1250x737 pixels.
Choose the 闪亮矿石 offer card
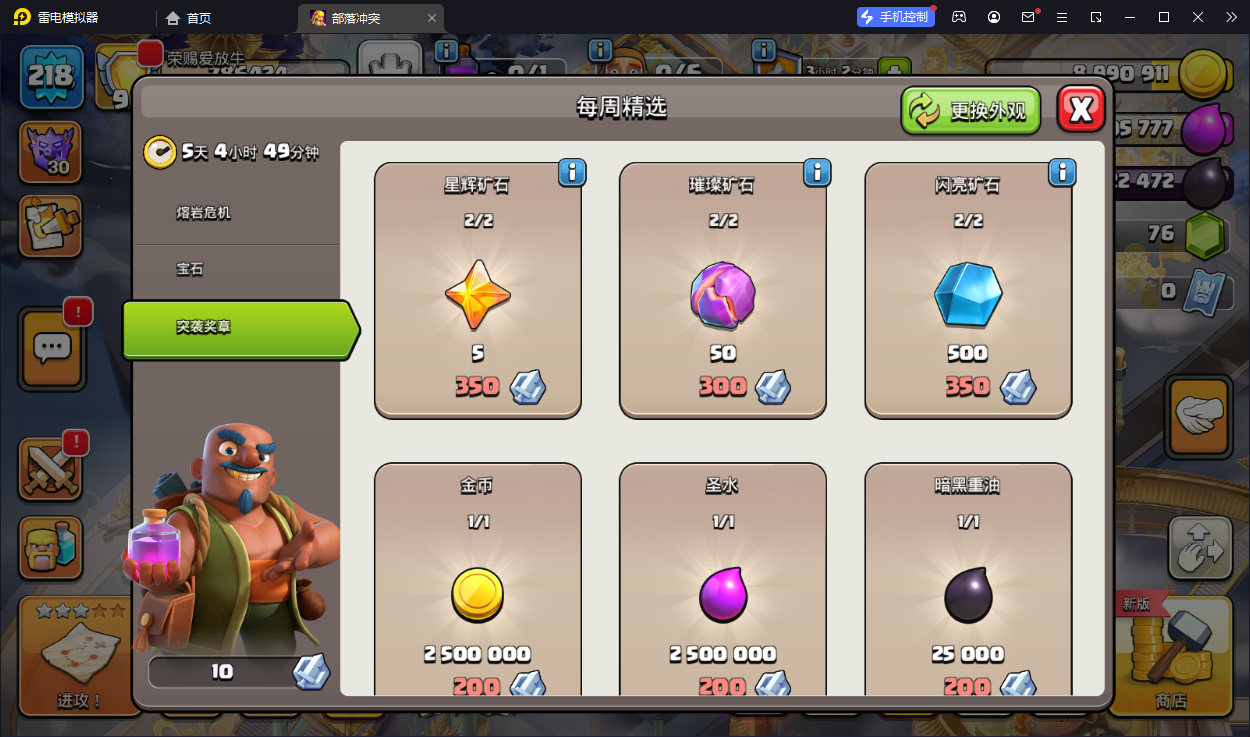(968, 300)
